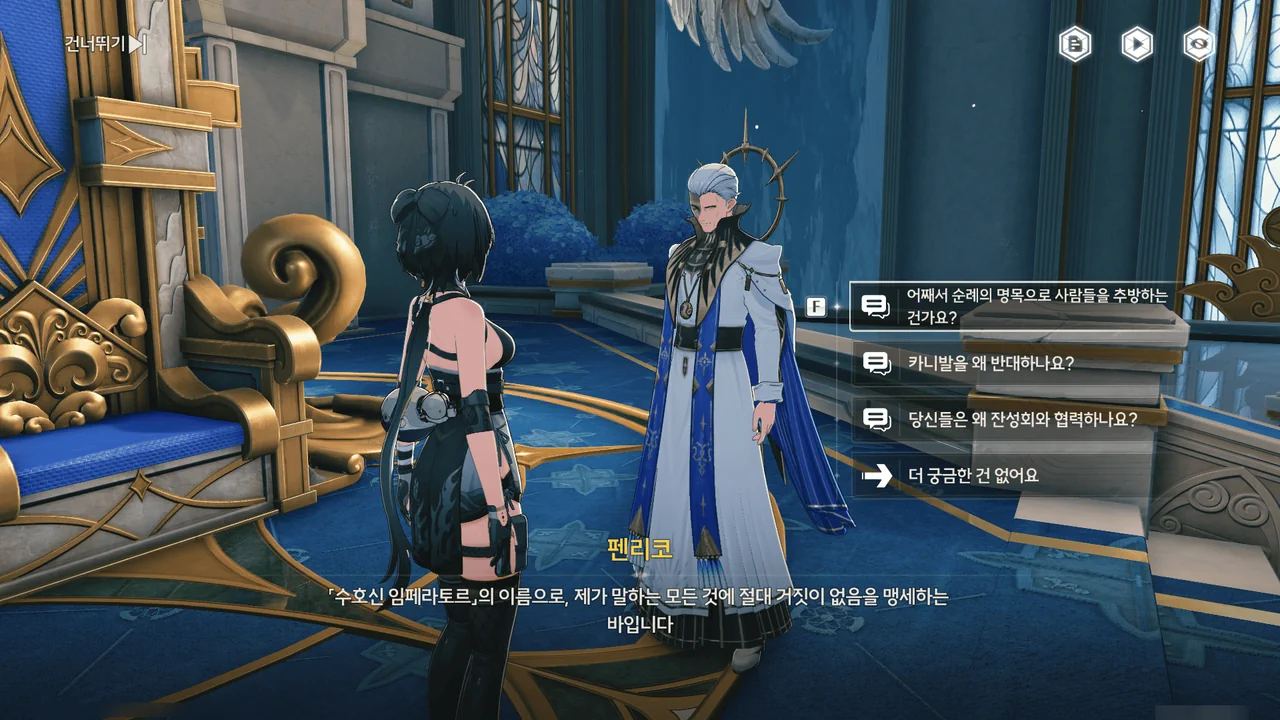Hide the dialogue interface with eye icon
This screenshot has height=720, width=1280.
click(1198, 44)
